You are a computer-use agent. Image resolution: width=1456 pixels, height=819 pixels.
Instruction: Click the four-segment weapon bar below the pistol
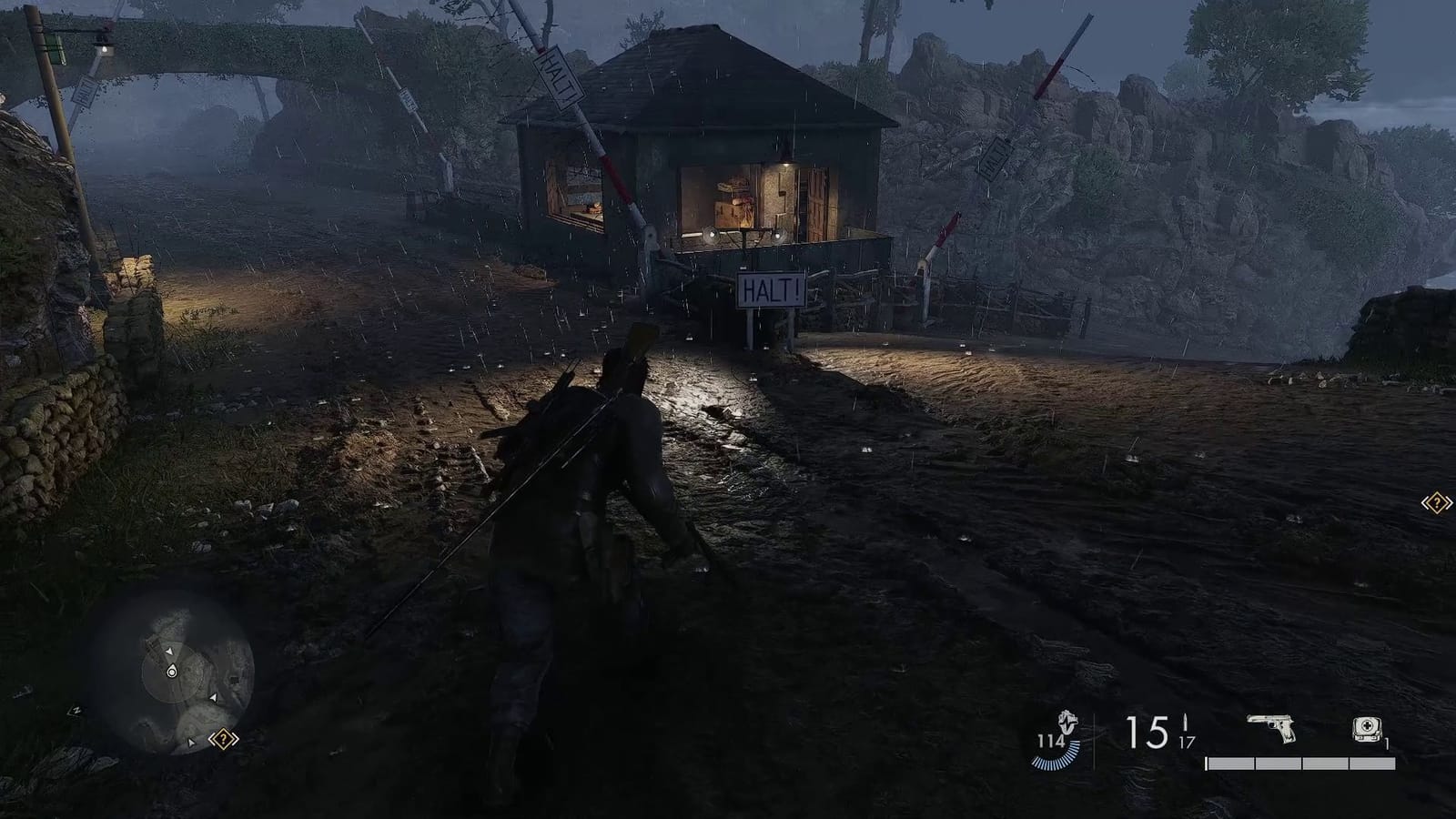pyautogui.click(x=1299, y=763)
